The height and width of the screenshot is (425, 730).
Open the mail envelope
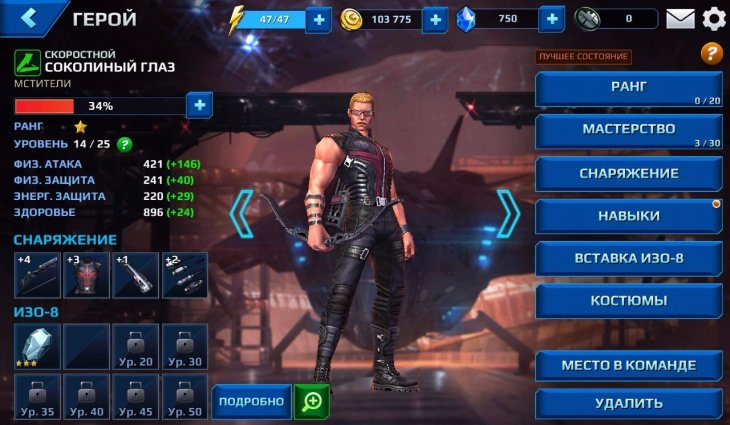point(680,19)
